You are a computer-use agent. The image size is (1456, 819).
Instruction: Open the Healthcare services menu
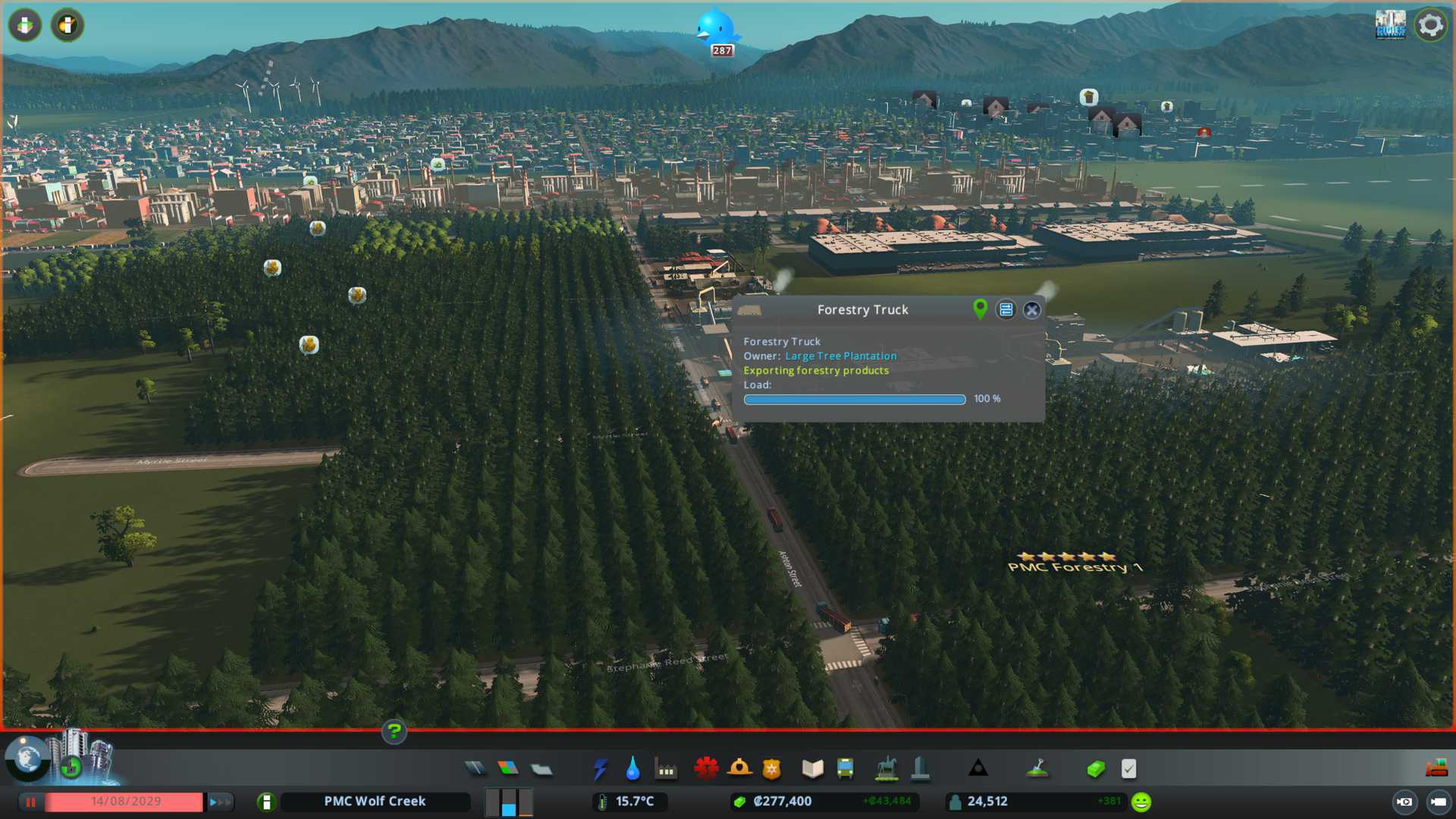706,769
